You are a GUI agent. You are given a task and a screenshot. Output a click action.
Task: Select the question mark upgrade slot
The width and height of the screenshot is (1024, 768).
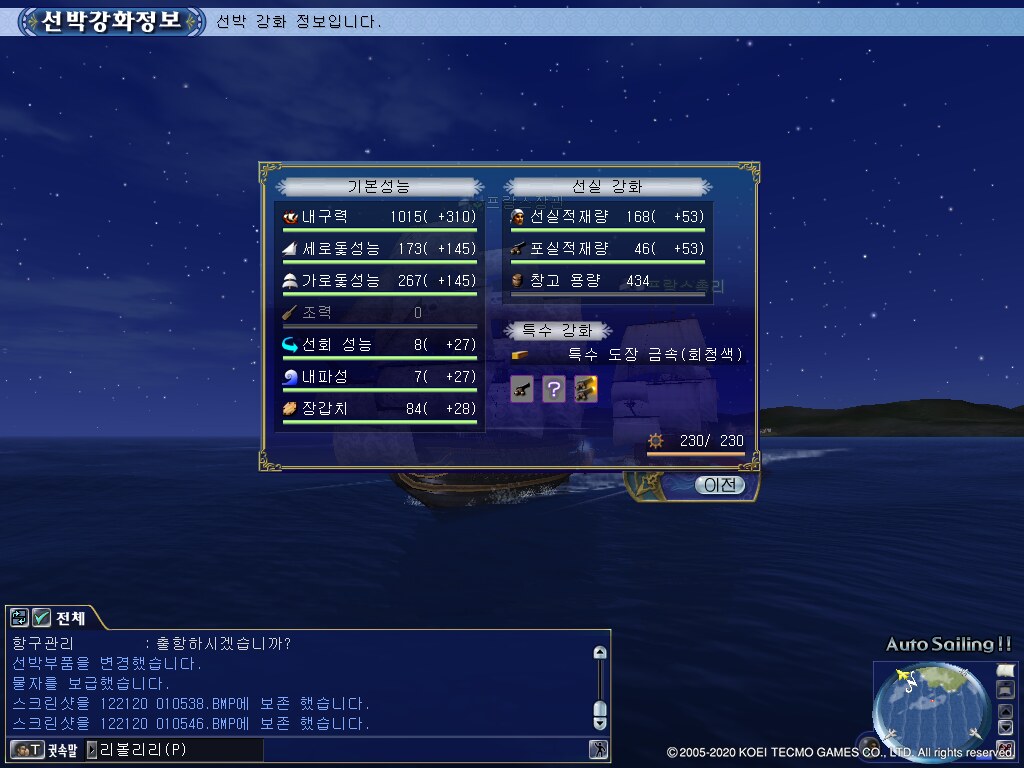pos(553,390)
